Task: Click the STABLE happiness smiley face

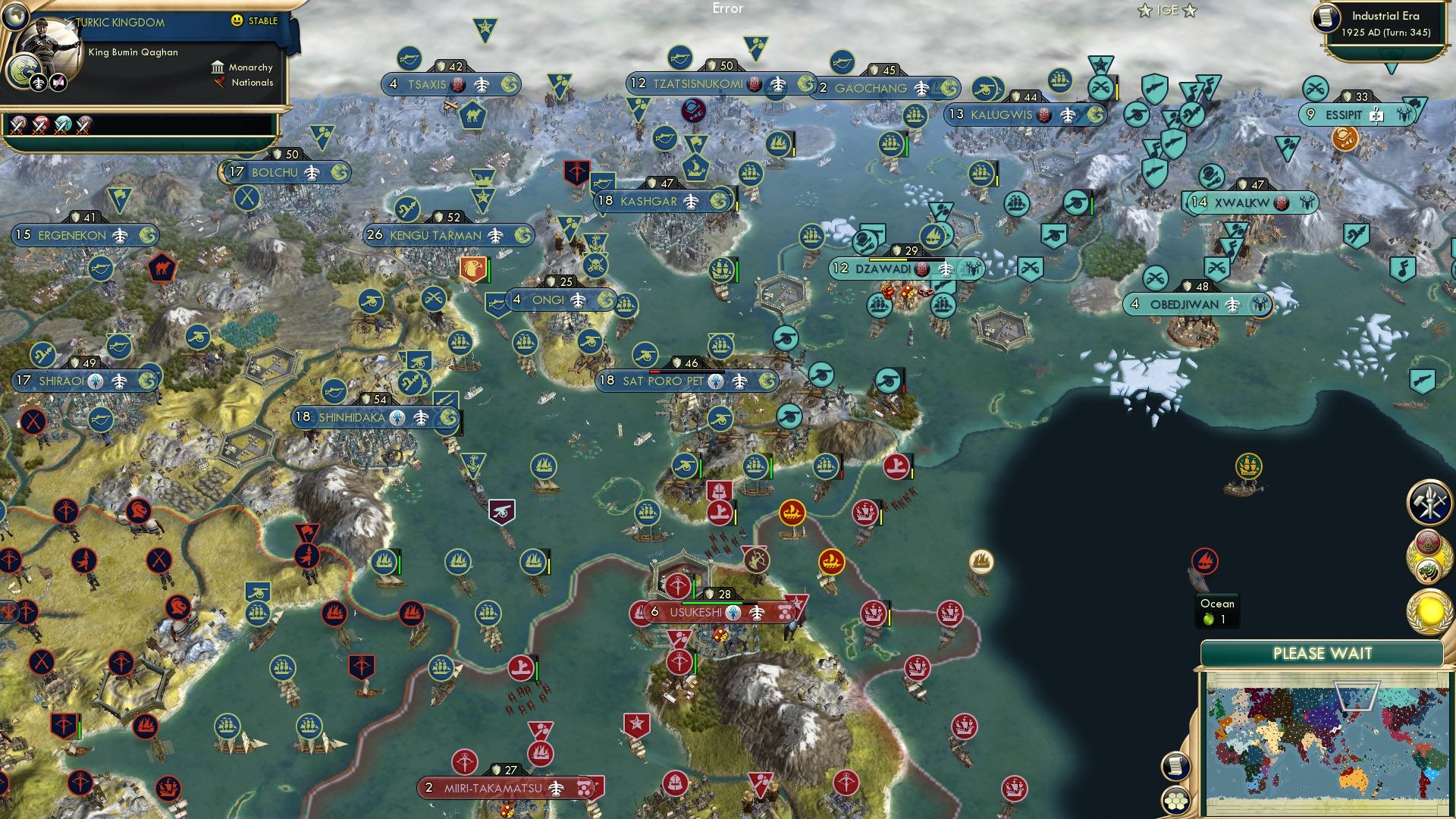Action: (237, 20)
